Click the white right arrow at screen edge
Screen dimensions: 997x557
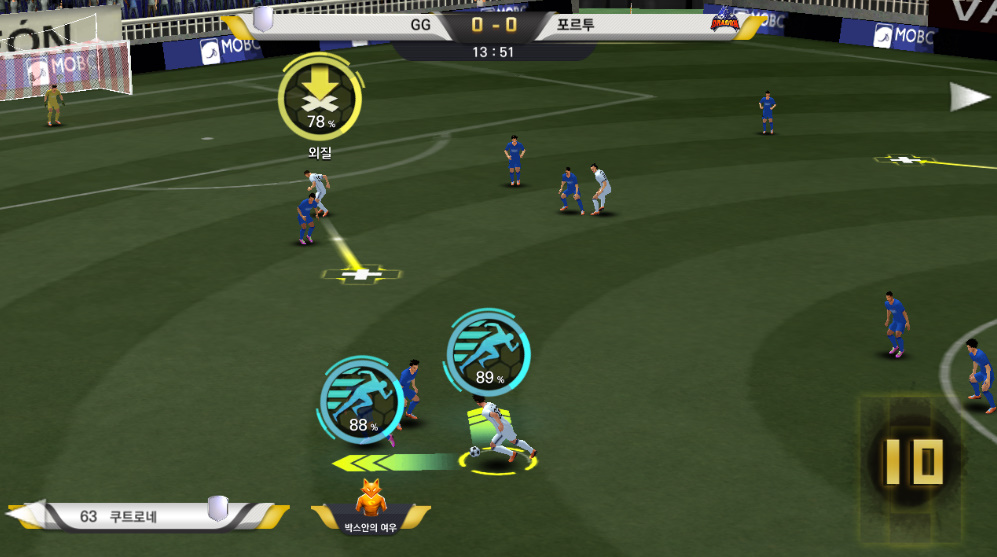[968, 97]
